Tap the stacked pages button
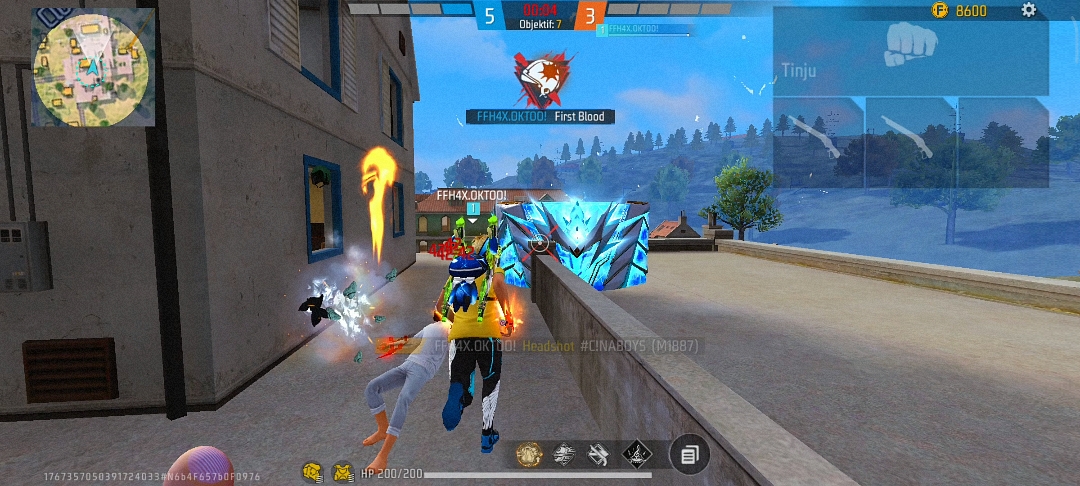Image resolution: width=1080 pixels, height=486 pixels. pyautogui.click(x=689, y=455)
